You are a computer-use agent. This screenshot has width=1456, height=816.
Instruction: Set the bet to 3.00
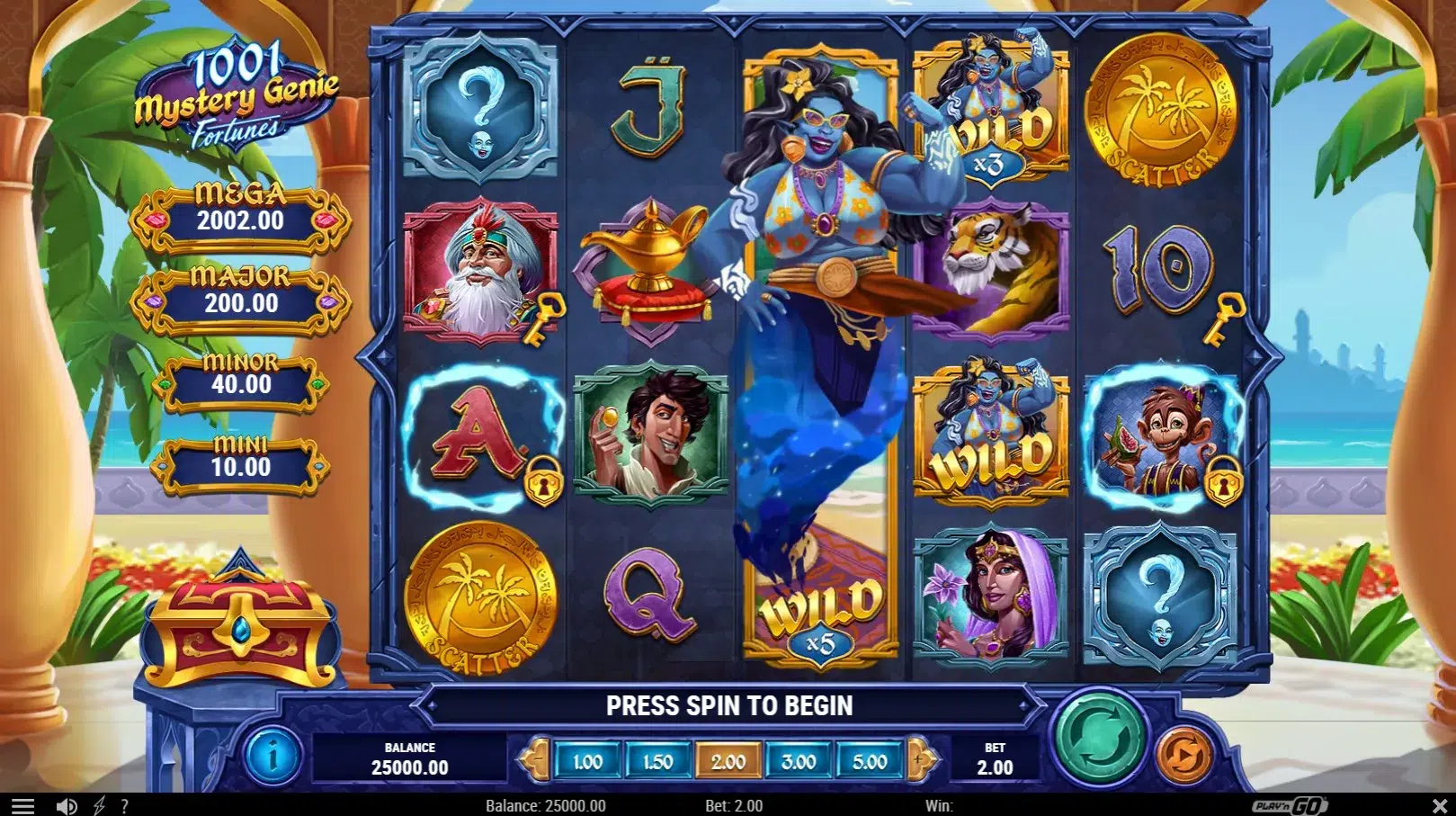click(x=799, y=762)
